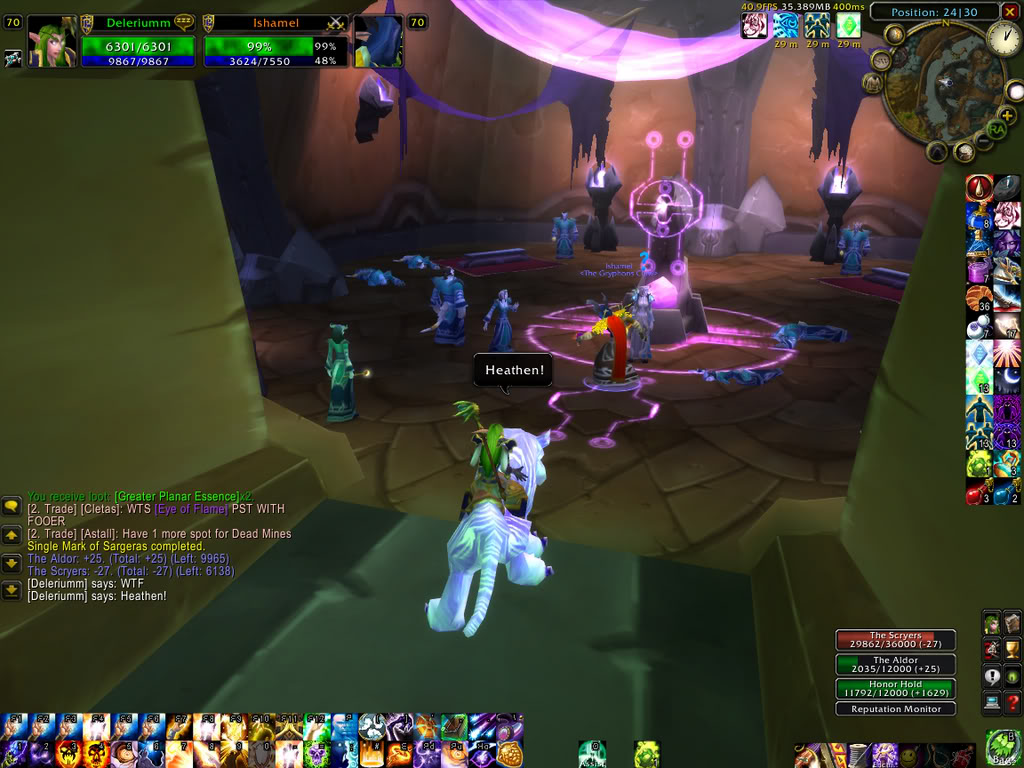Screen dimensions: 1024x768
Task: Open the red question mark help menu
Action: pyautogui.click(x=1013, y=702)
